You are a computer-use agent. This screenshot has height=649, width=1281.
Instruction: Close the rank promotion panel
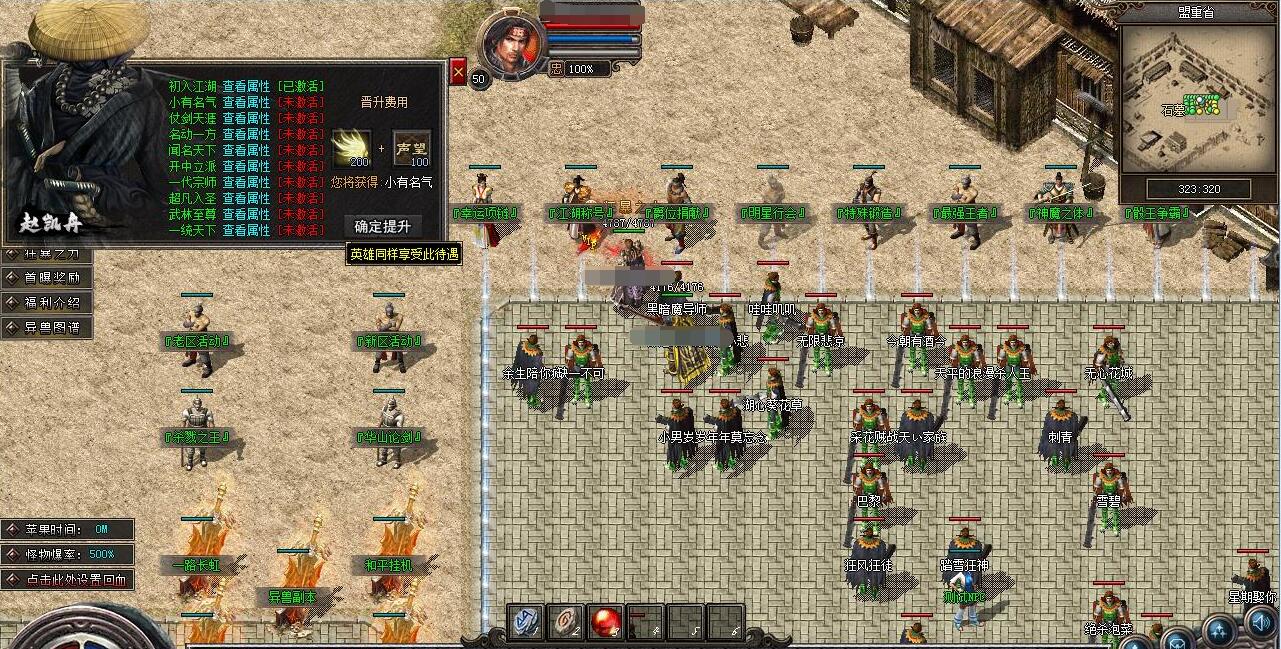point(458,72)
